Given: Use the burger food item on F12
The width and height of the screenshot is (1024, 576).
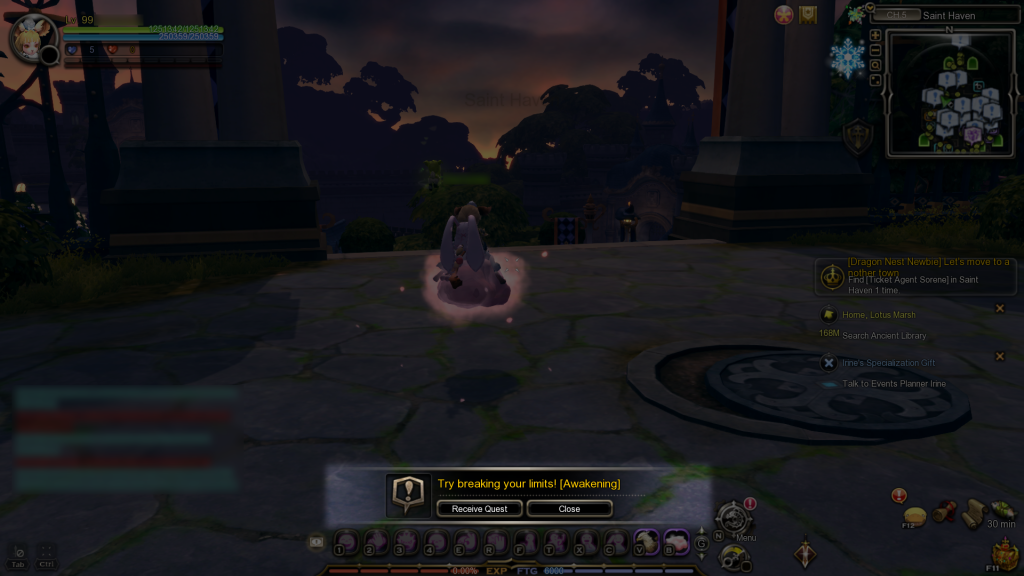Looking at the screenshot, I should click(913, 512).
